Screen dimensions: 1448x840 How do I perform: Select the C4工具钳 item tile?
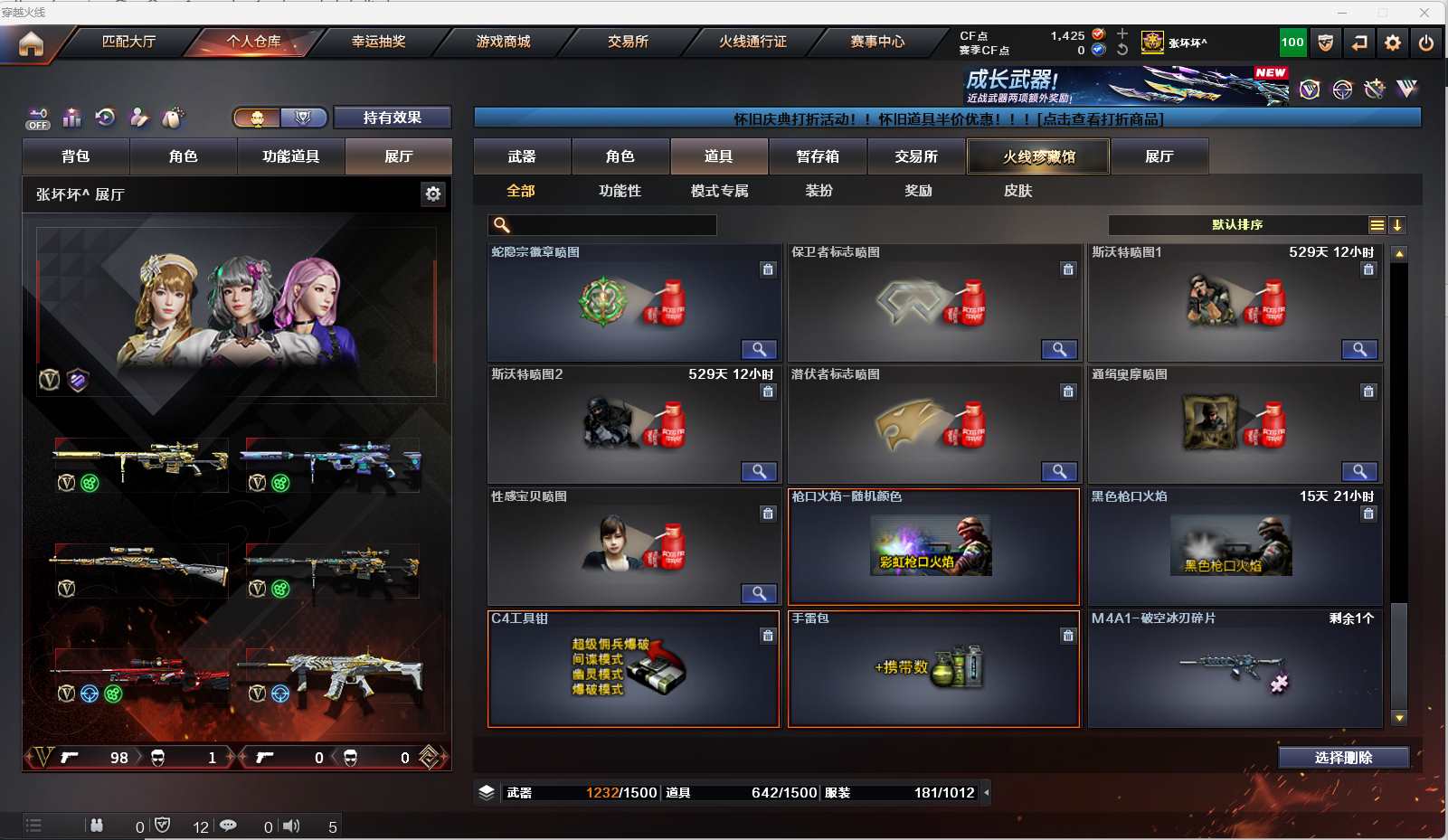(x=633, y=669)
